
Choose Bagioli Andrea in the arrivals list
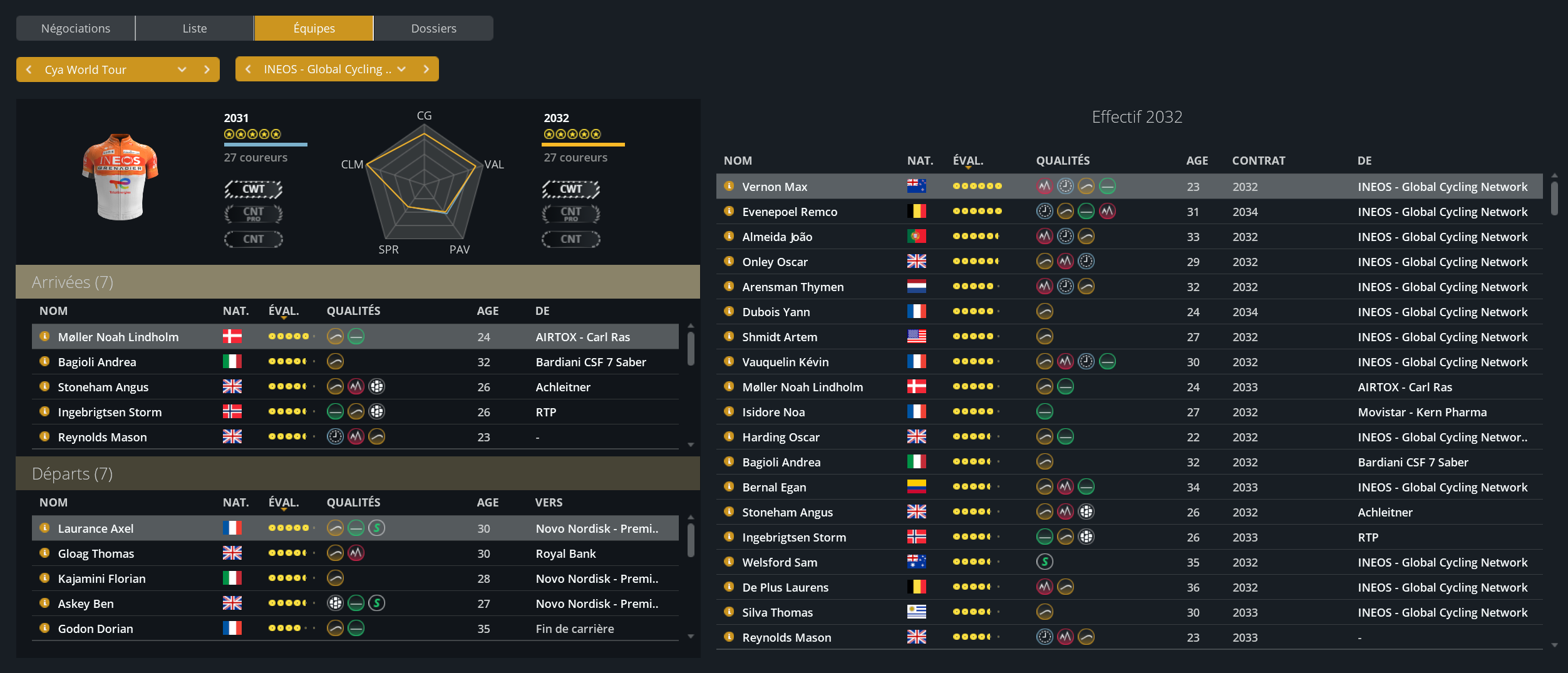(x=97, y=362)
